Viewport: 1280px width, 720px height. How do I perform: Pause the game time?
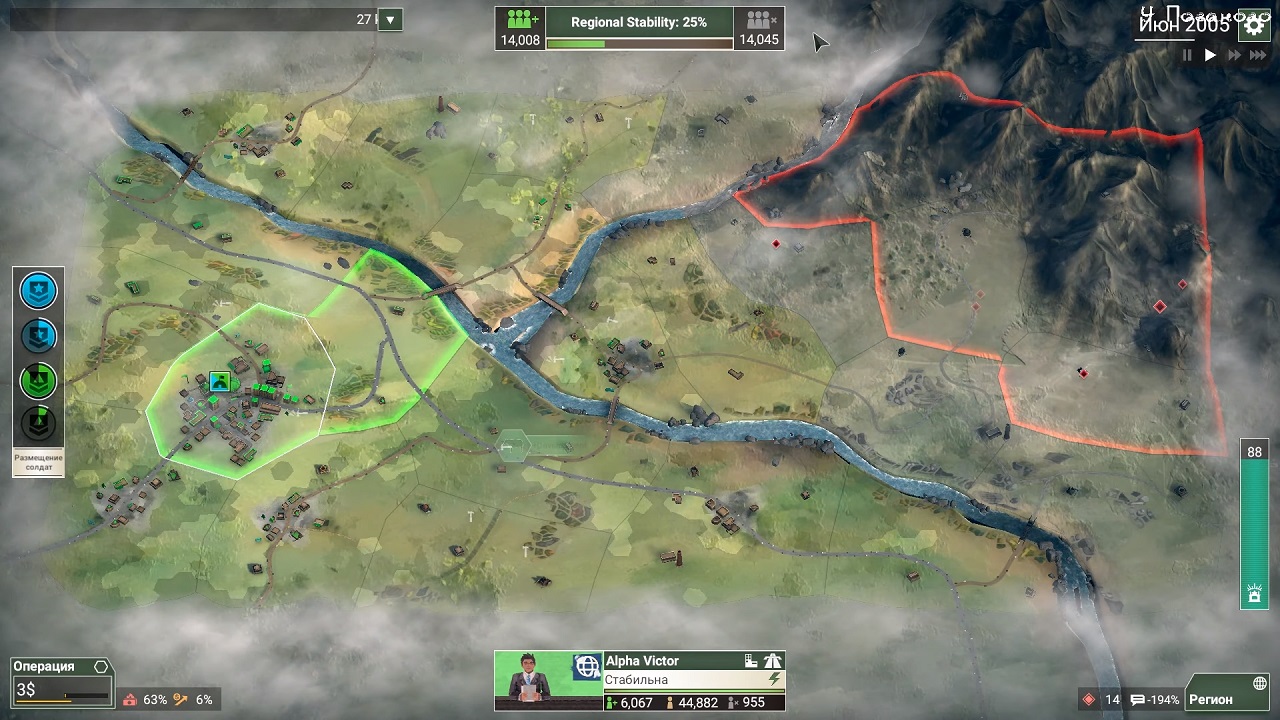[1187, 56]
